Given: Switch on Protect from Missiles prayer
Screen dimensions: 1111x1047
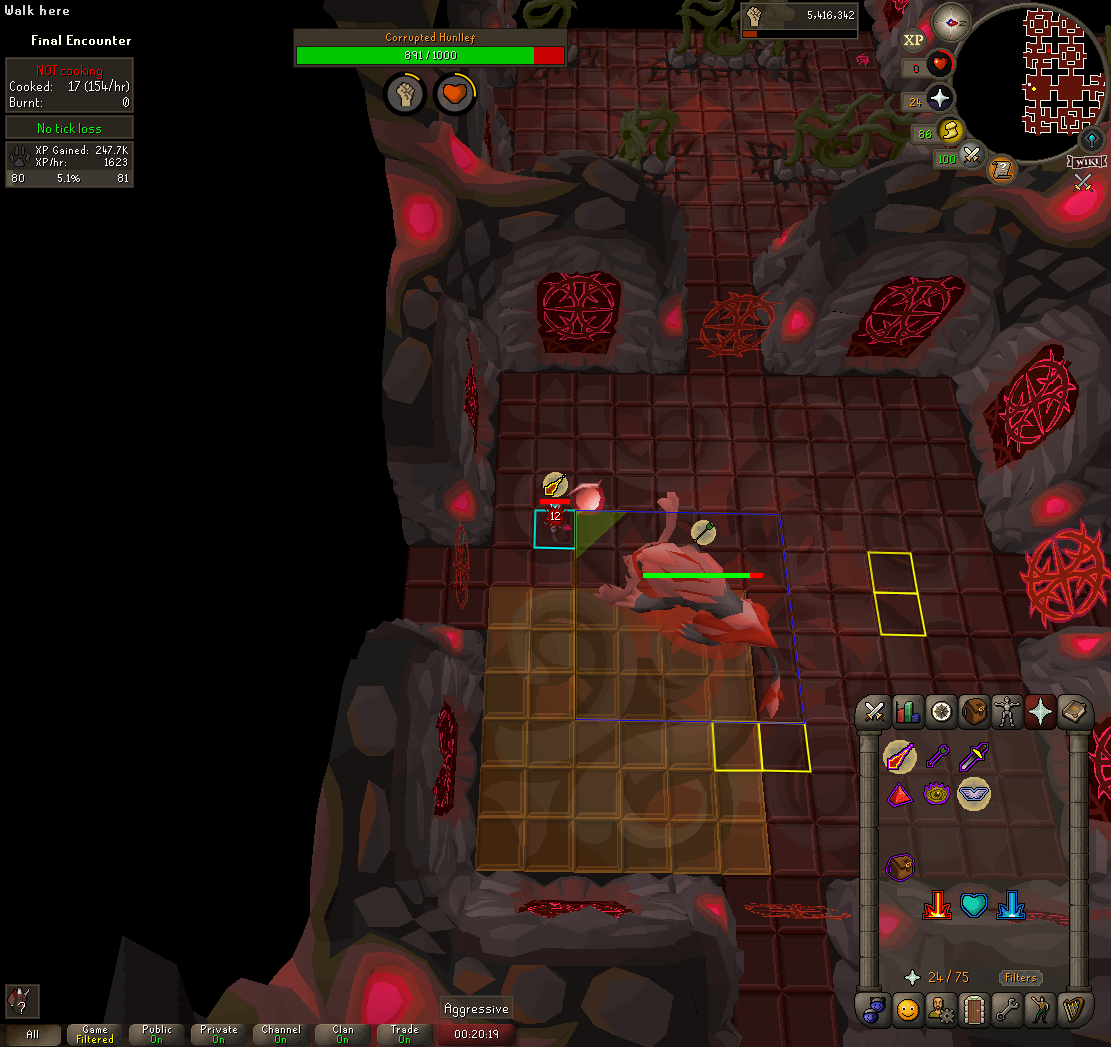Looking at the screenshot, I should coord(937,759).
